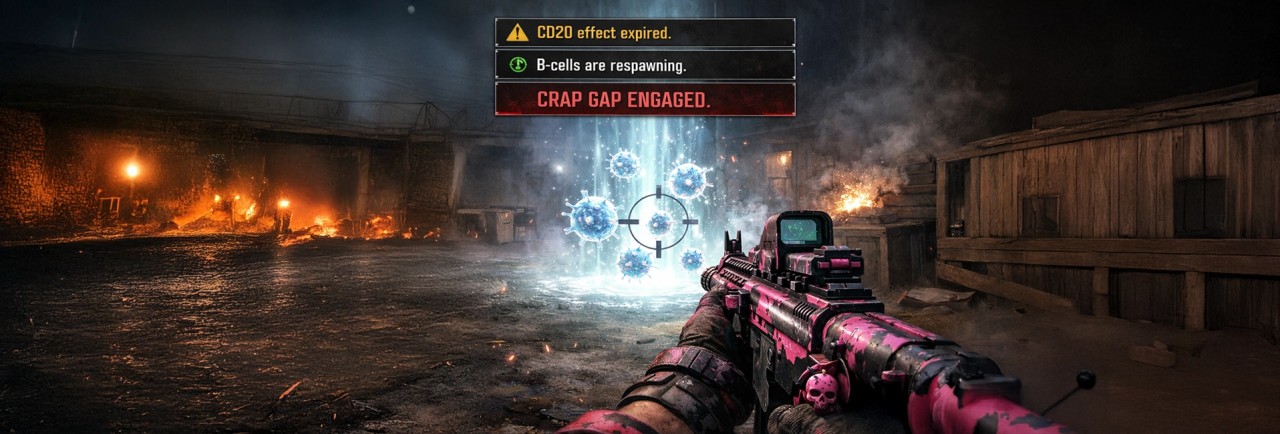The width and height of the screenshot is (1280, 434).
Task: Click the green respawn icon
Action: tap(517, 65)
